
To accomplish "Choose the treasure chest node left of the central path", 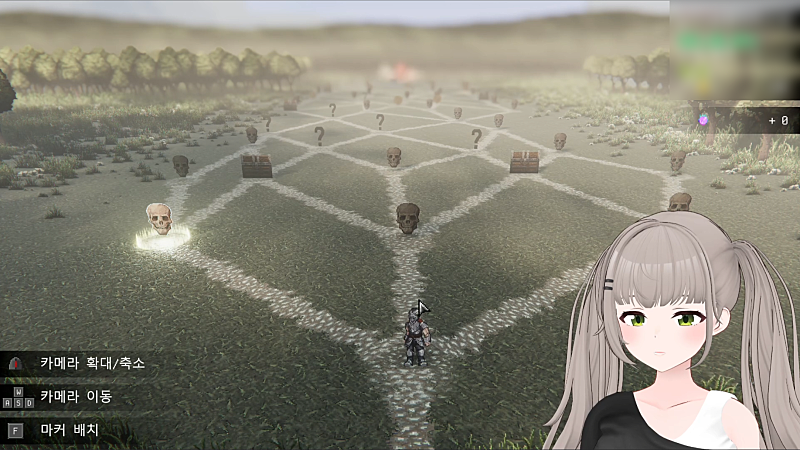I will tap(256, 165).
